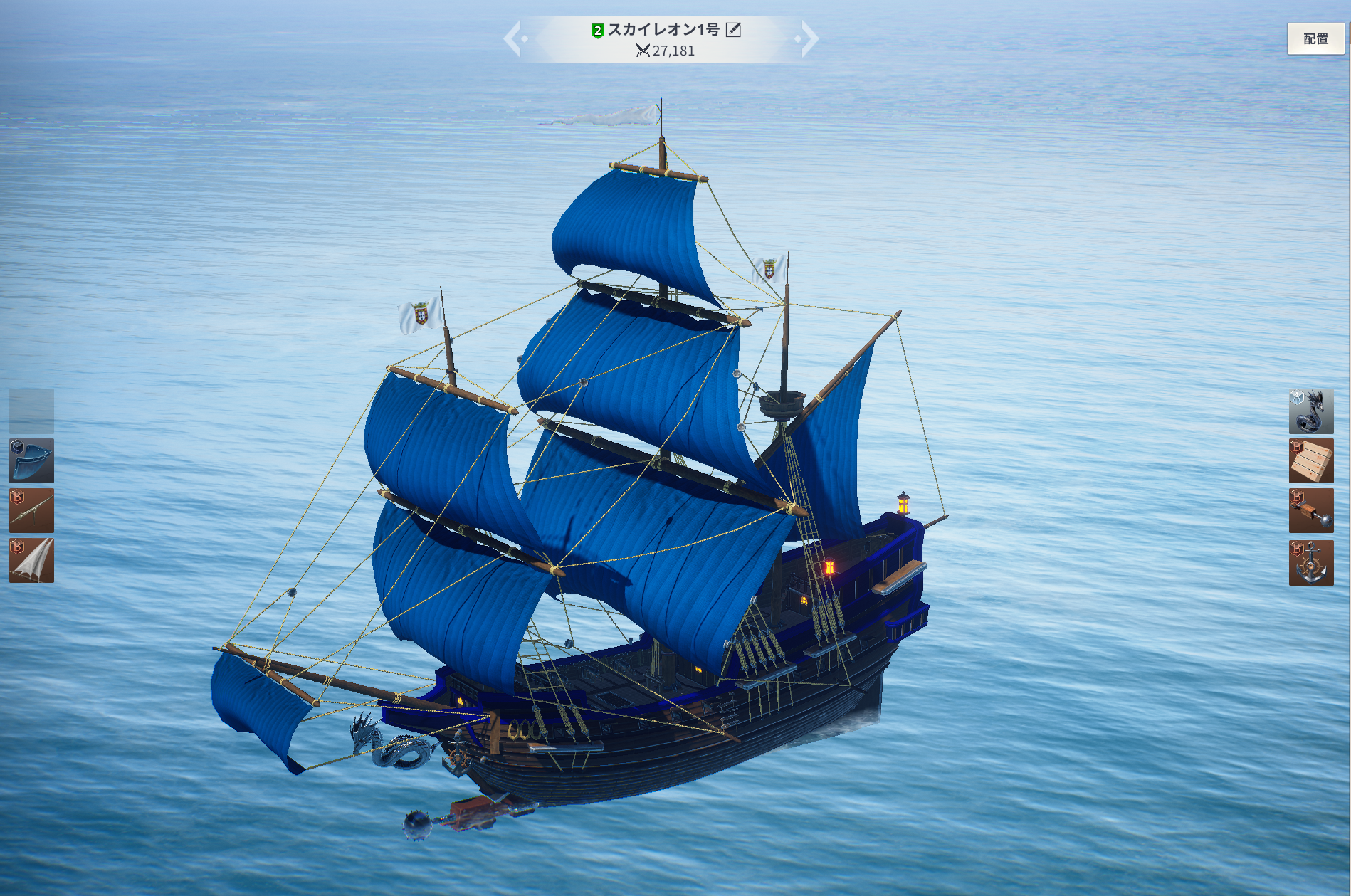Screen dimensions: 1351x896
Task: Select the long cannon equipment slot
Action: tap(31, 511)
